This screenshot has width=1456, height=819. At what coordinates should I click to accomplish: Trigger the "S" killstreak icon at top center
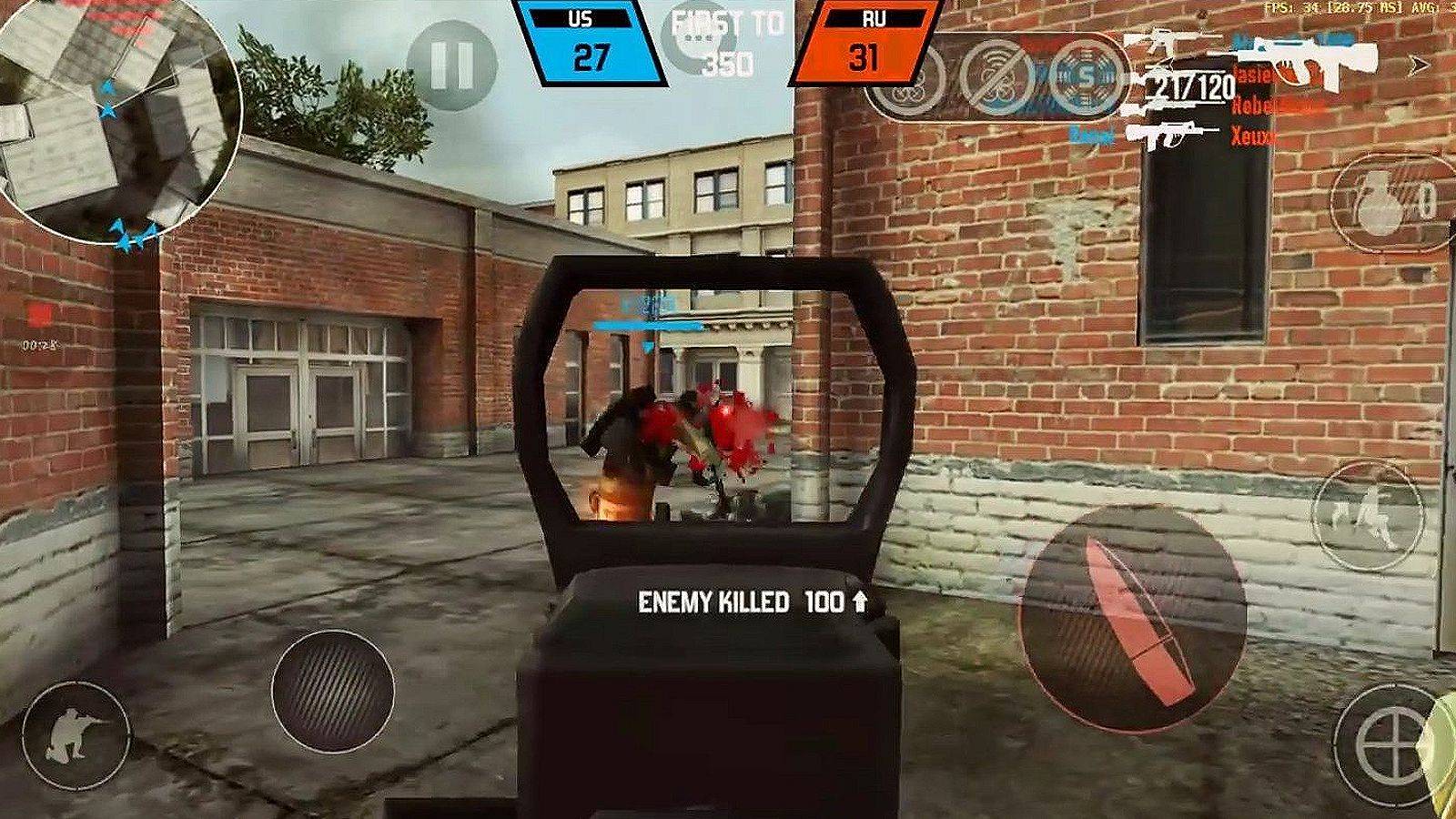pyautogui.click(x=1086, y=76)
